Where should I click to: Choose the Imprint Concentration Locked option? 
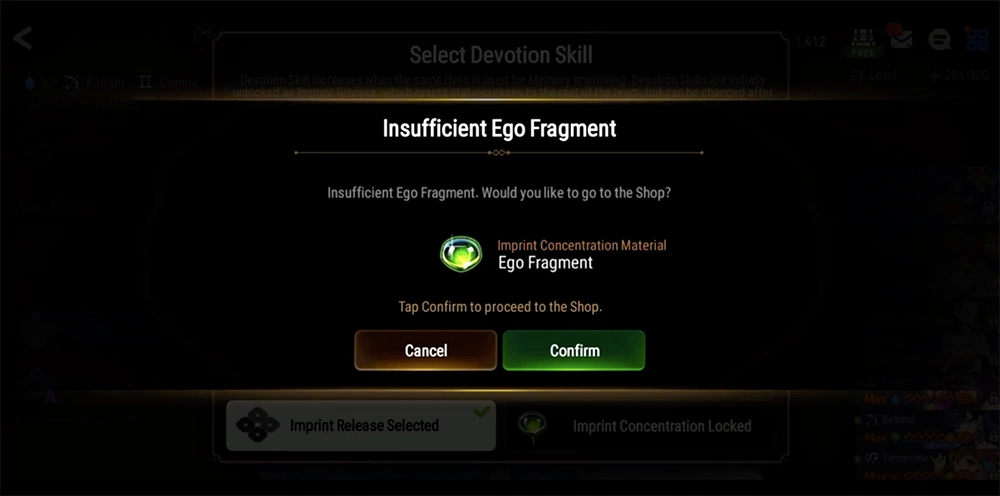[642, 425]
